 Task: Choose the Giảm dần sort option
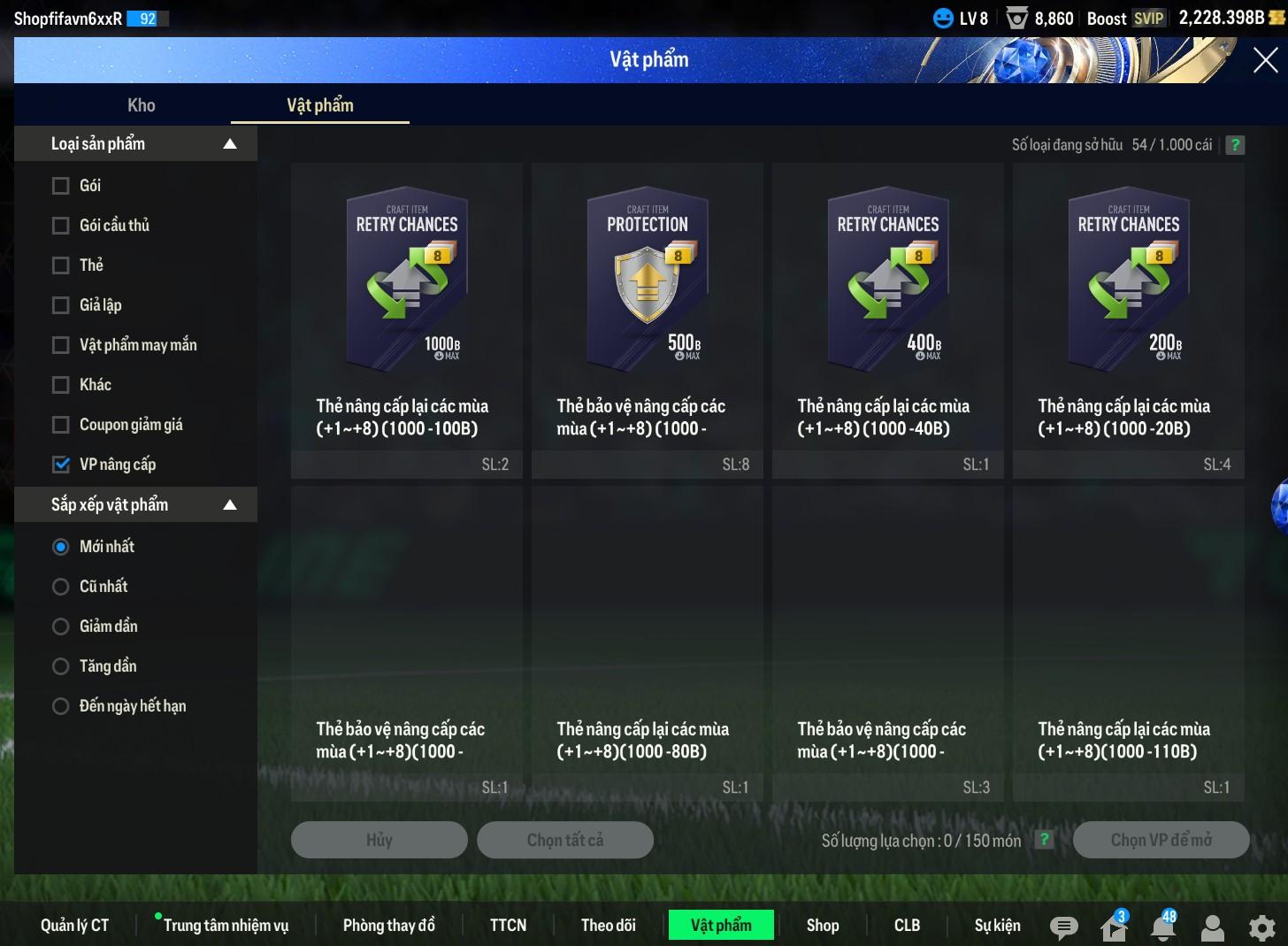tap(61, 627)
